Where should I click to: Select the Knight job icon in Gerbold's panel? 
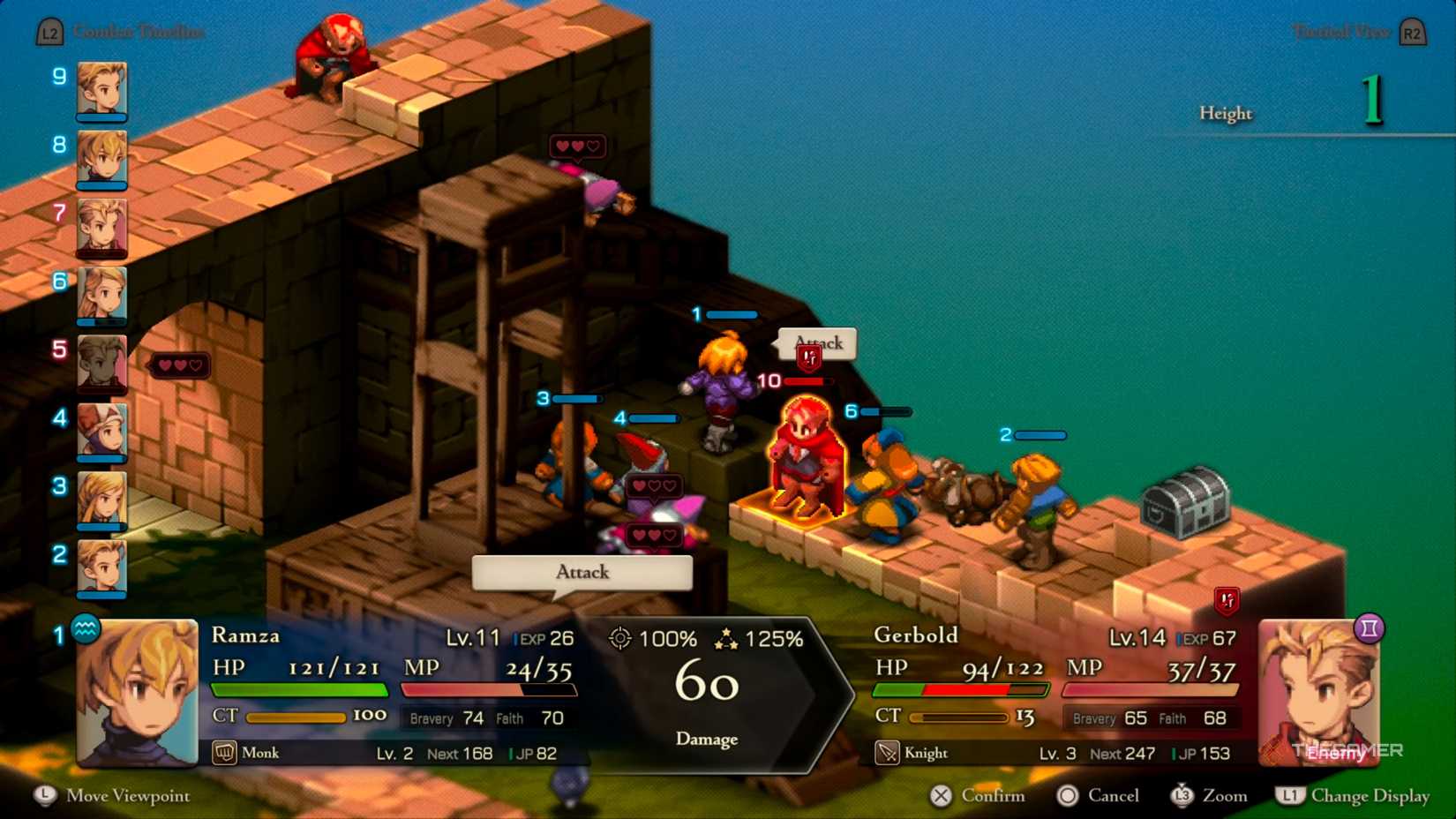[x=886, y=753]
